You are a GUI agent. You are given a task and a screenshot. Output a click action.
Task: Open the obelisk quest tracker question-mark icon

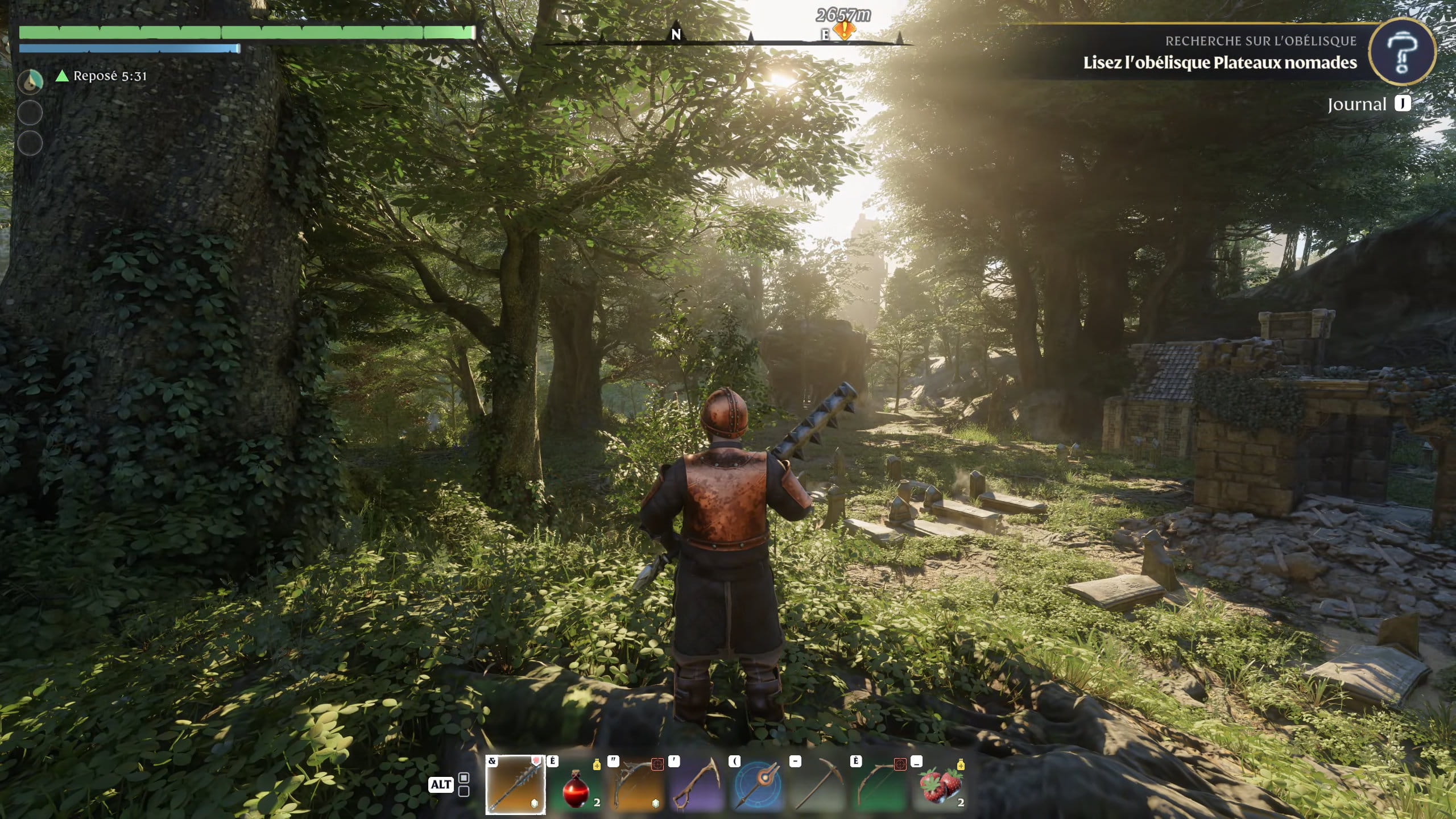[x=1401, y=52]
